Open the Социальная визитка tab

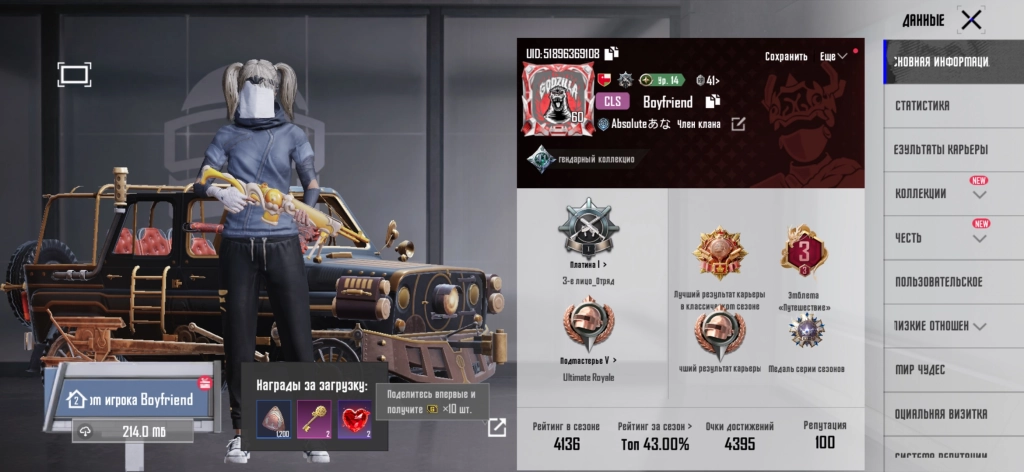tap(940, 414)
